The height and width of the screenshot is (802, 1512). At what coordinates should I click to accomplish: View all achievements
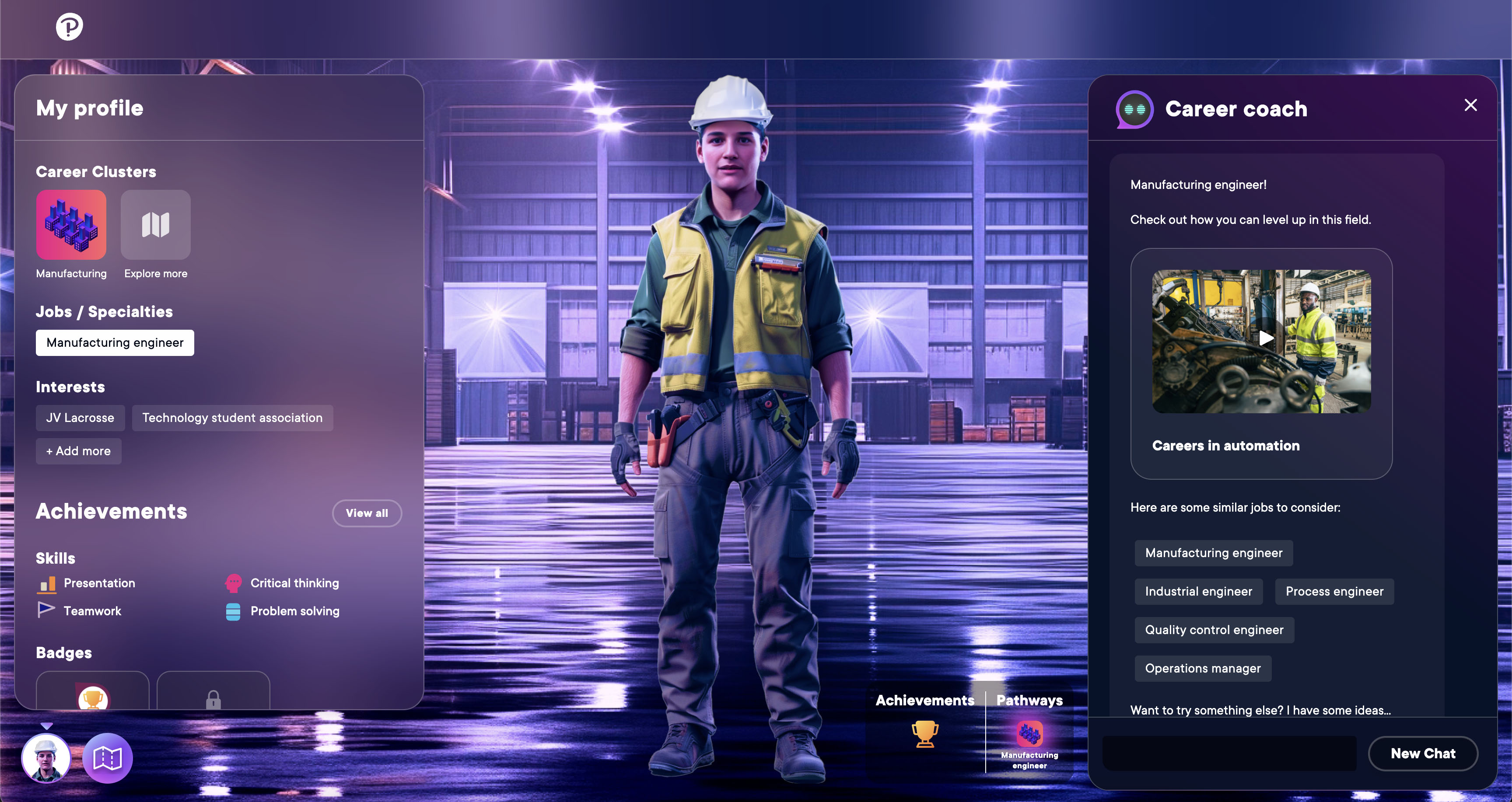point(367,513)
